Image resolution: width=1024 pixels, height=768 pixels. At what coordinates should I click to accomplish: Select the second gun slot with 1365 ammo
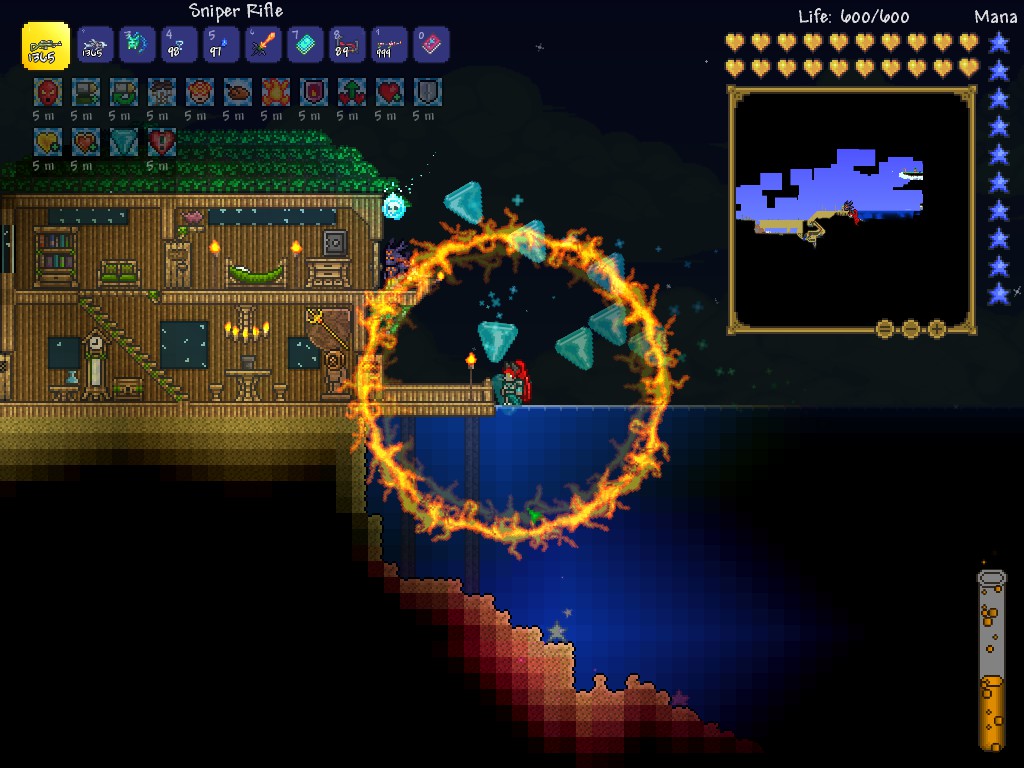[95, 45]
